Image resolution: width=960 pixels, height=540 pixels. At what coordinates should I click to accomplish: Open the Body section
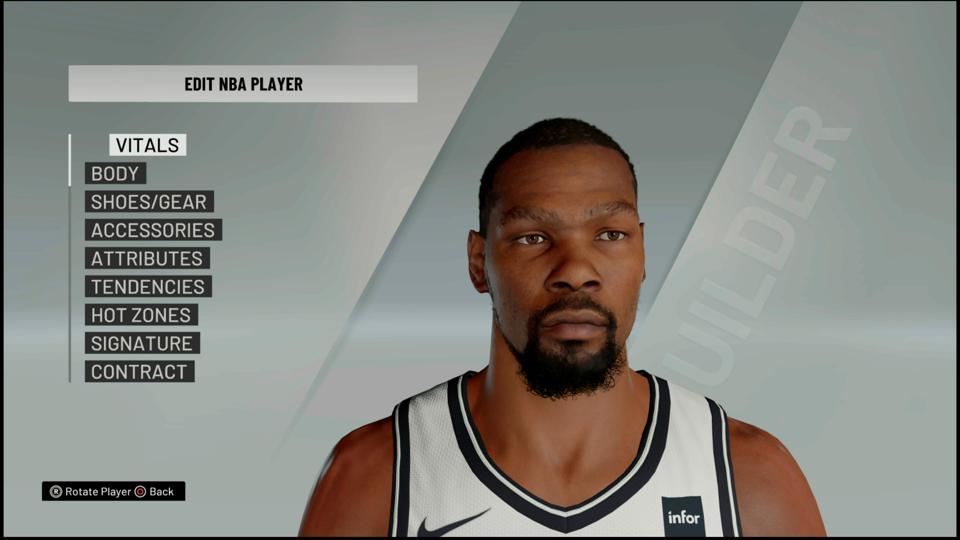tap(115, 174)
